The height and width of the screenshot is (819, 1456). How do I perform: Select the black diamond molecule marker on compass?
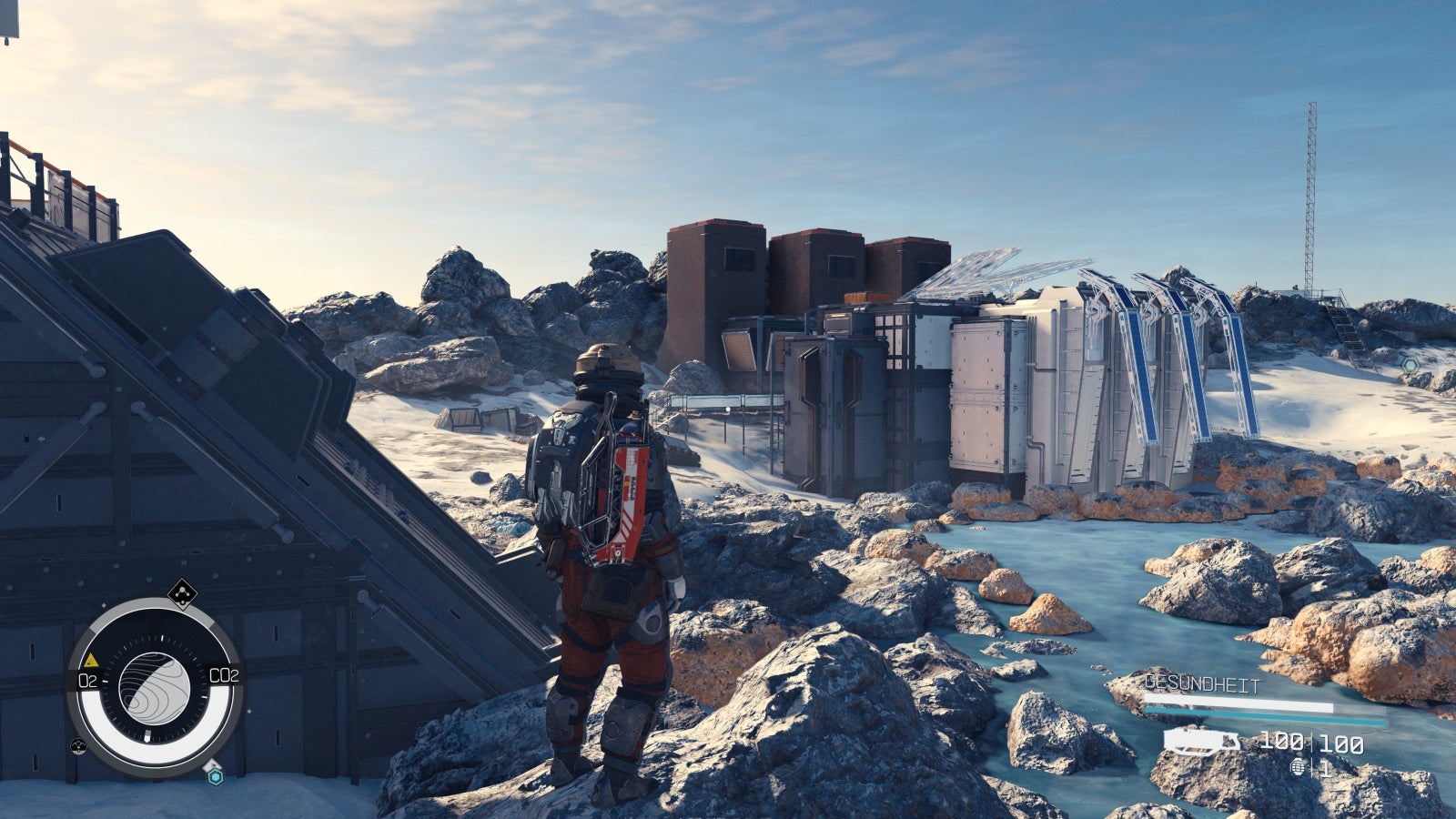point(183,593)
